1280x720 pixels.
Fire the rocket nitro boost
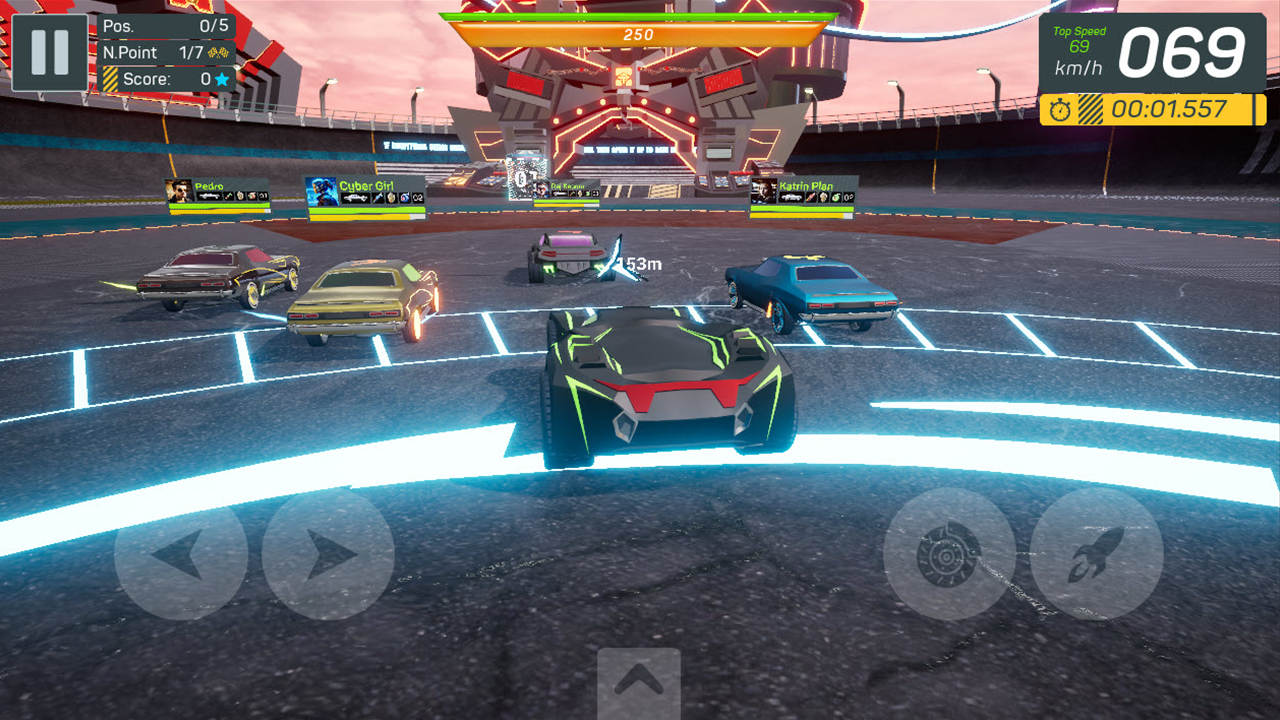point(1096,555)
